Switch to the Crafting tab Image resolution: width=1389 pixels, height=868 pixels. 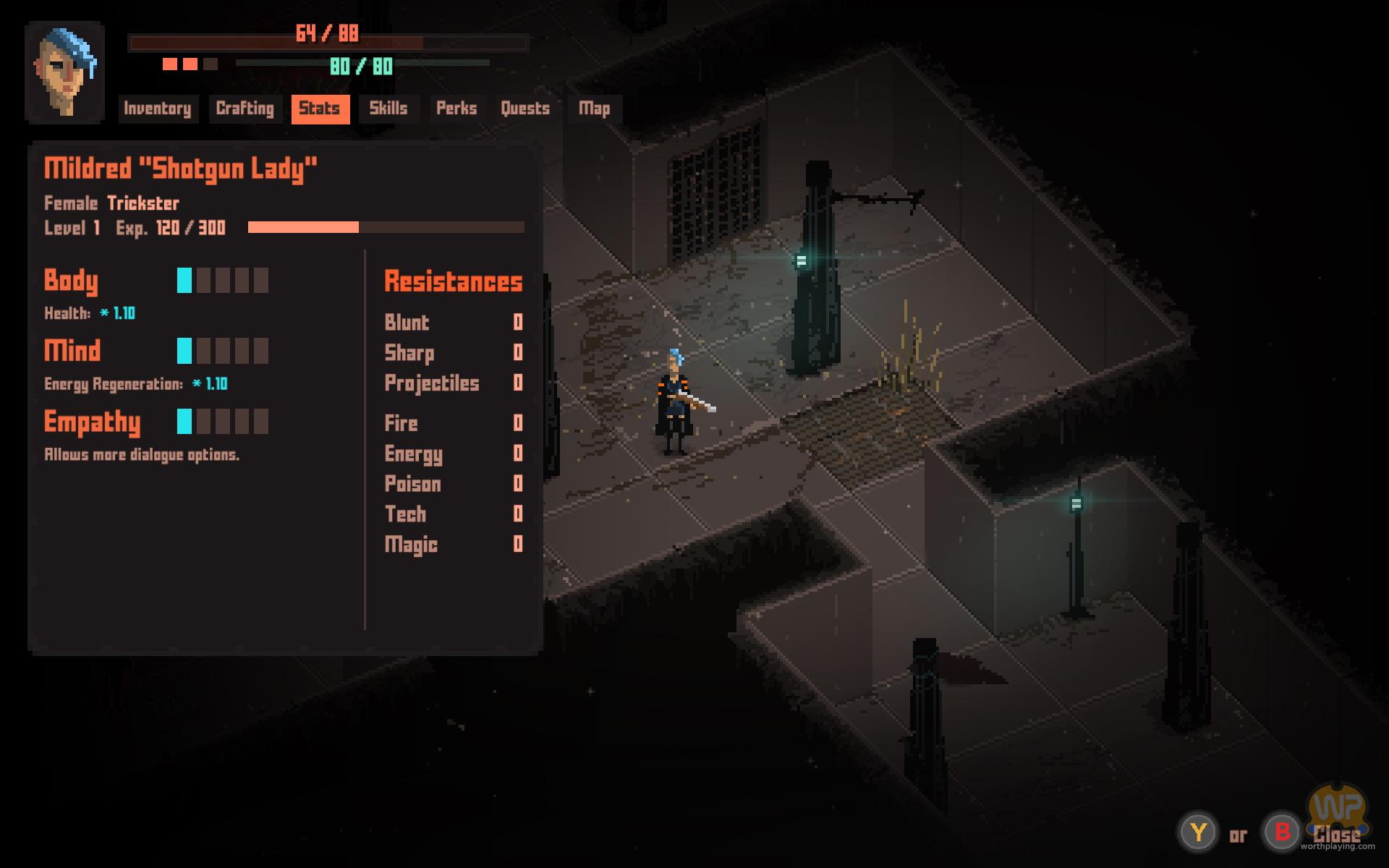click(x=245, y=109)
